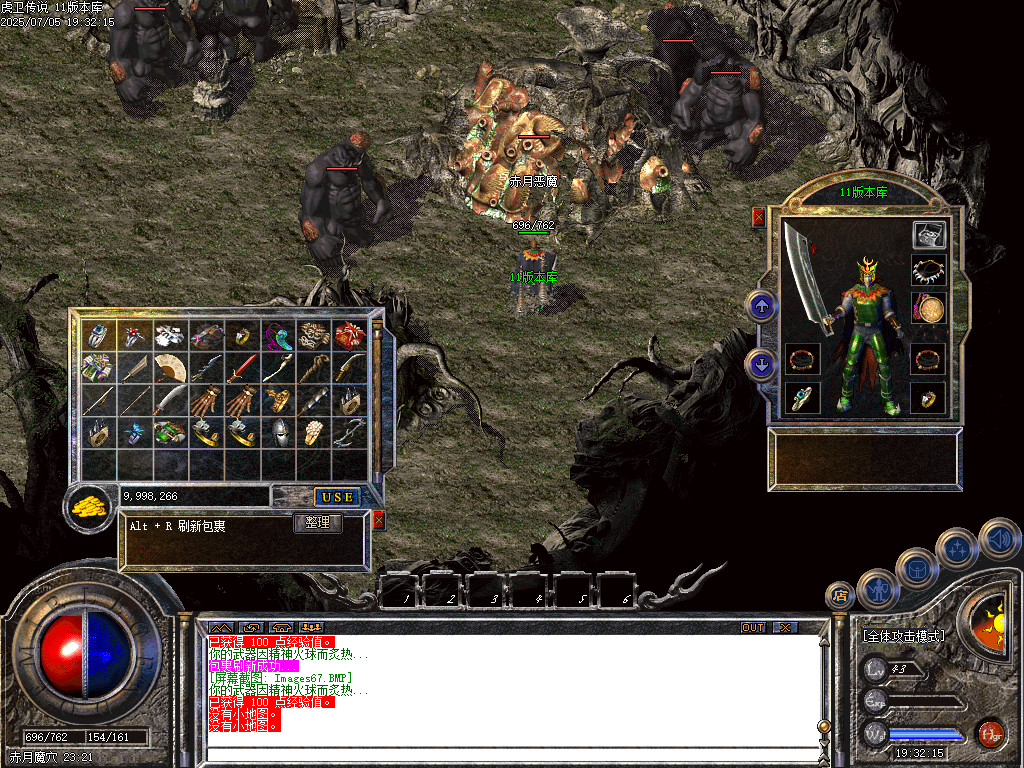
Task: Click the 整理 sort button
Action: [317, 523]
